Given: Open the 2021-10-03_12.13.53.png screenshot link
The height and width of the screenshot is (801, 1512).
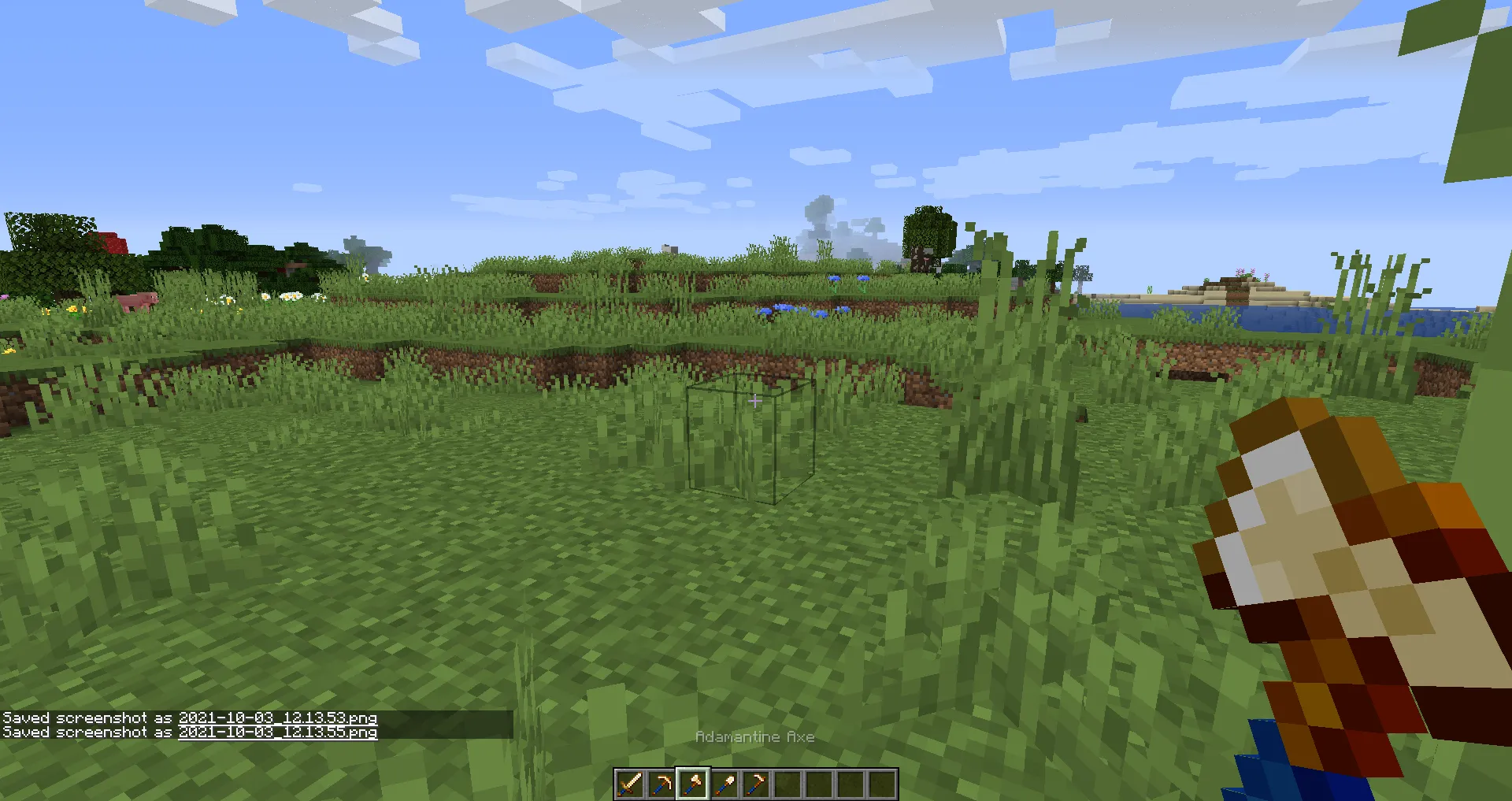Looking at the screenshot, I should tap(277, 718).
